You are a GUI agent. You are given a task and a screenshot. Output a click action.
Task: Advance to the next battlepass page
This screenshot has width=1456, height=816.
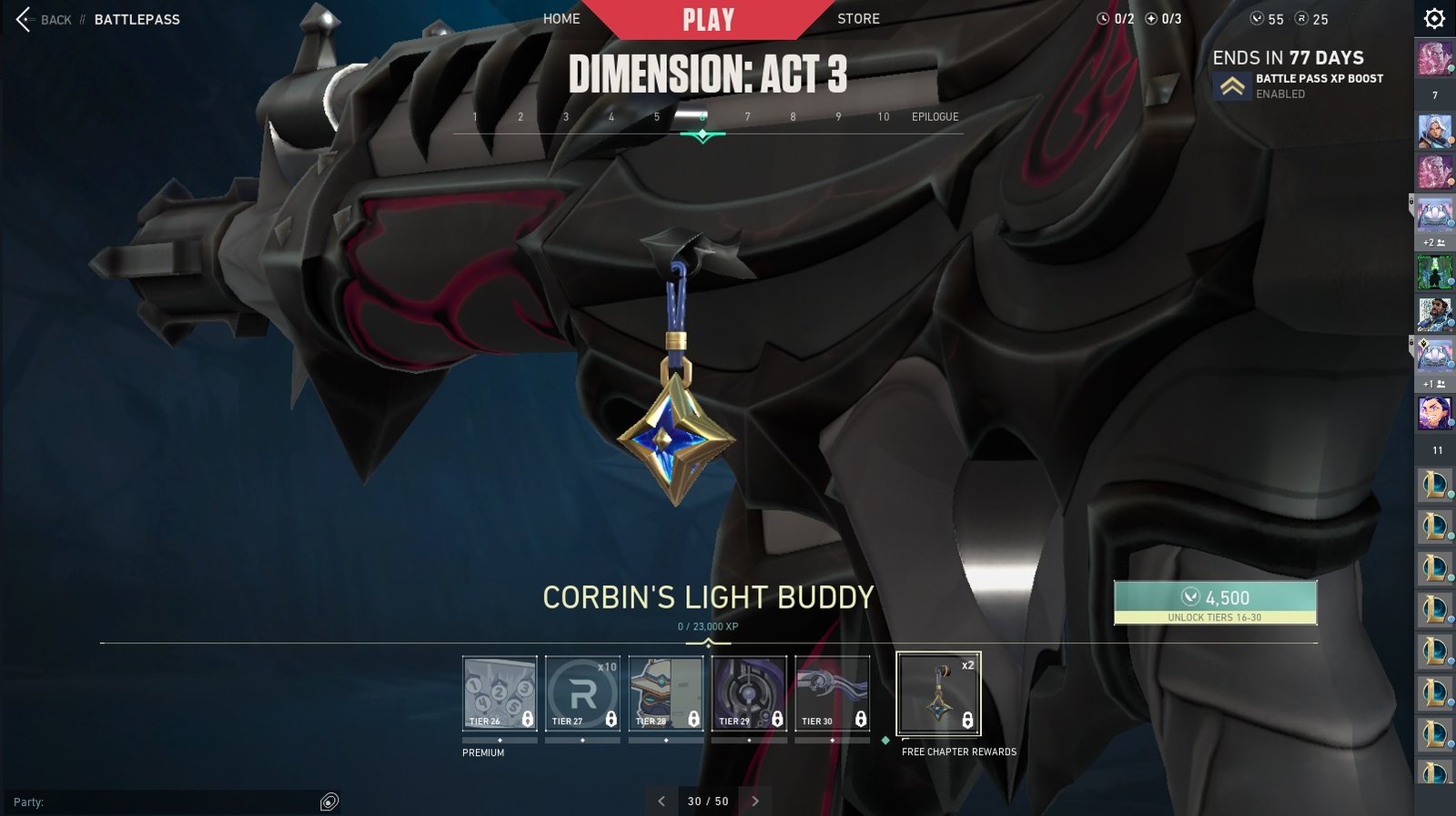tap(755, 801)
